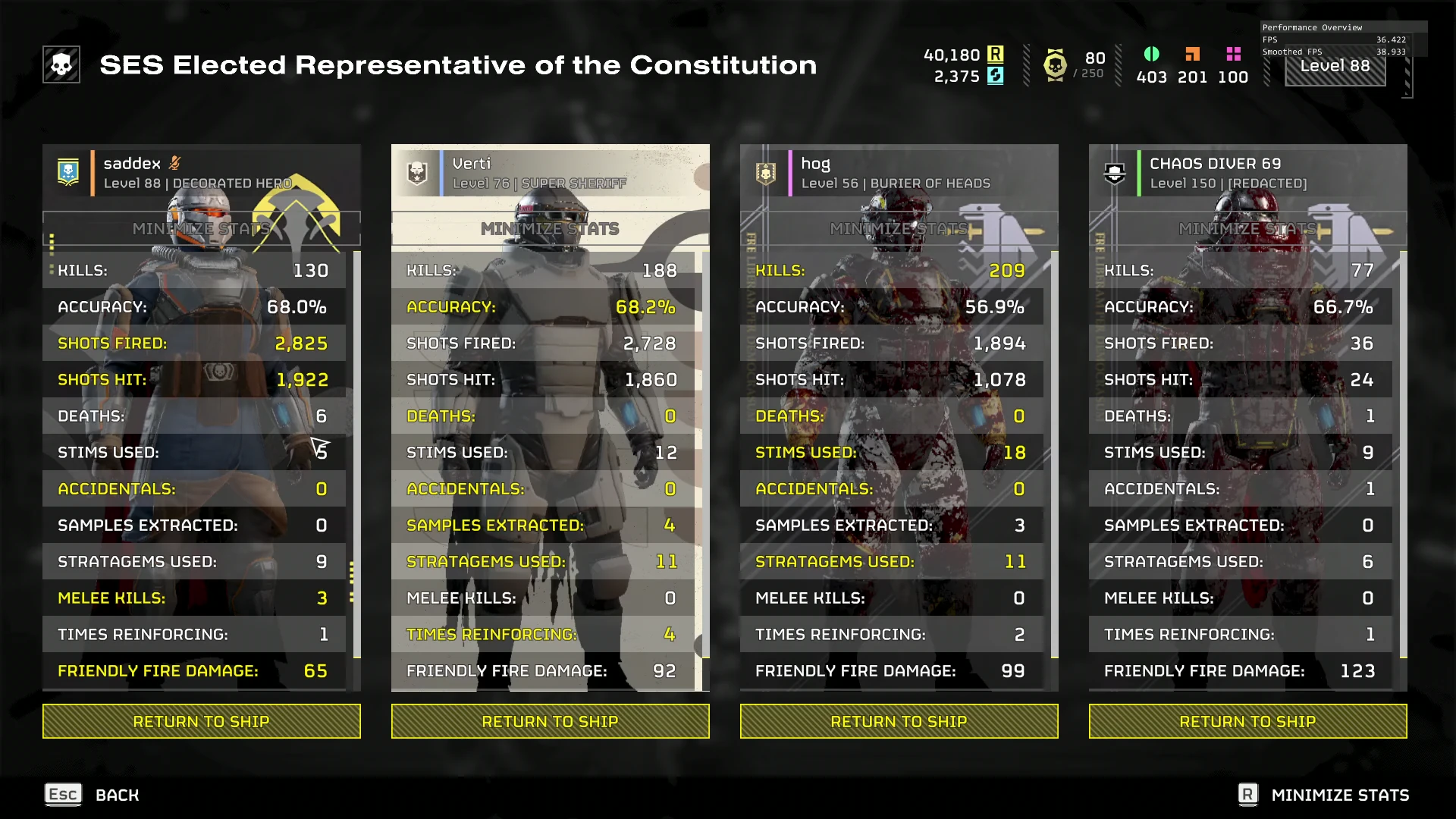The height and width of the screenshot is (819, 1456).
Task: Minimize stats on CHAOS DIVER 69's card
Action: (x=1247, y=228)
